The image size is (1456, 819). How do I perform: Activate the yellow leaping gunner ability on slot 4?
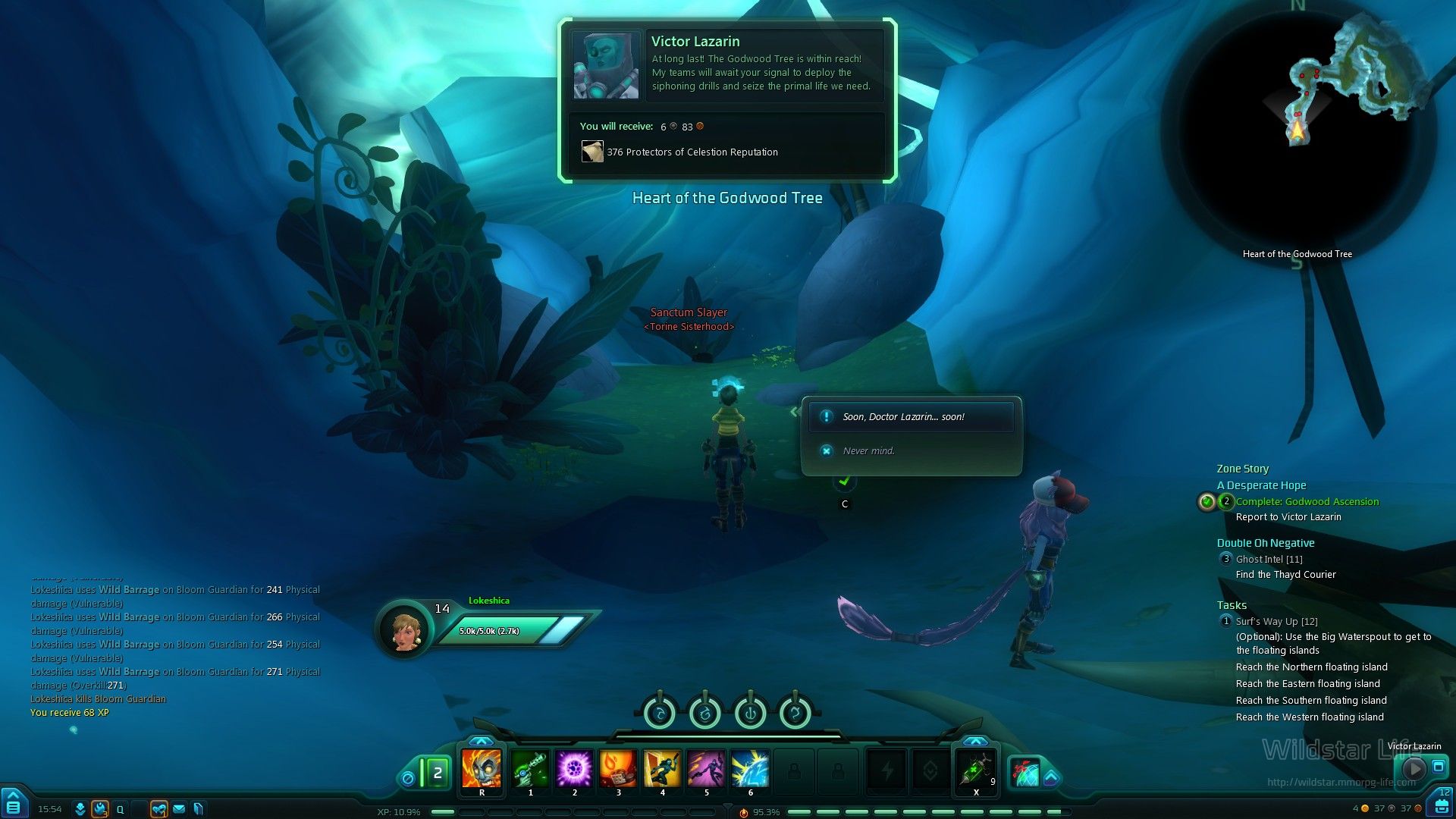[x=662, y=769]
